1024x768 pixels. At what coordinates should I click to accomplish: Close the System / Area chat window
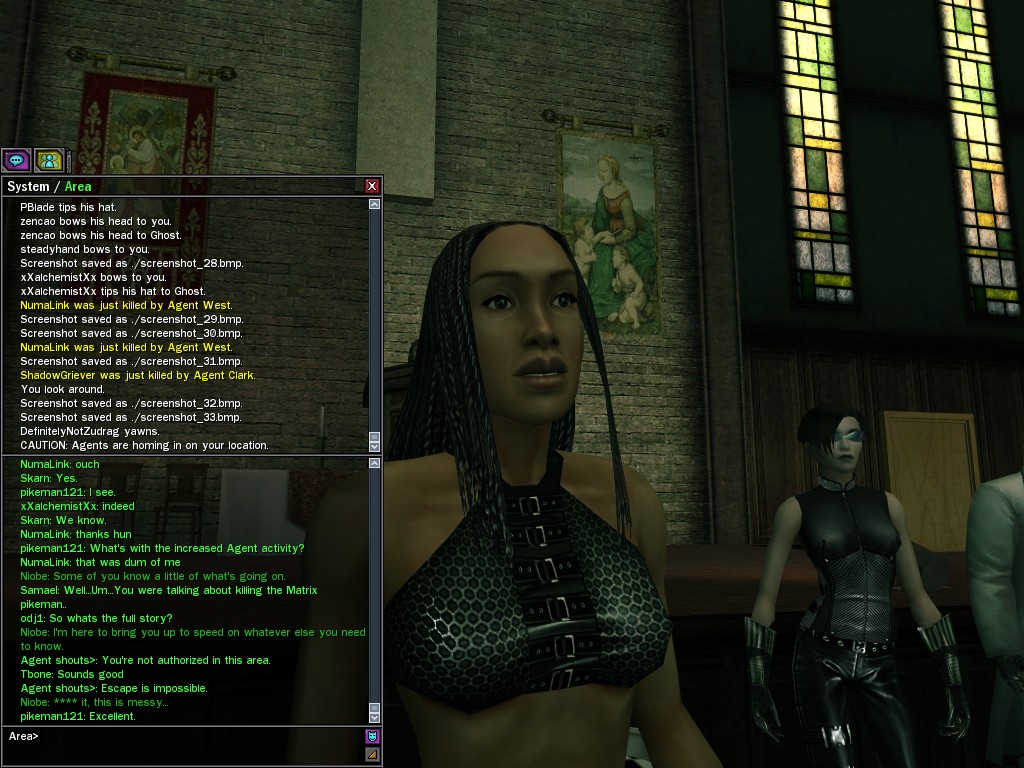point(372,186)
